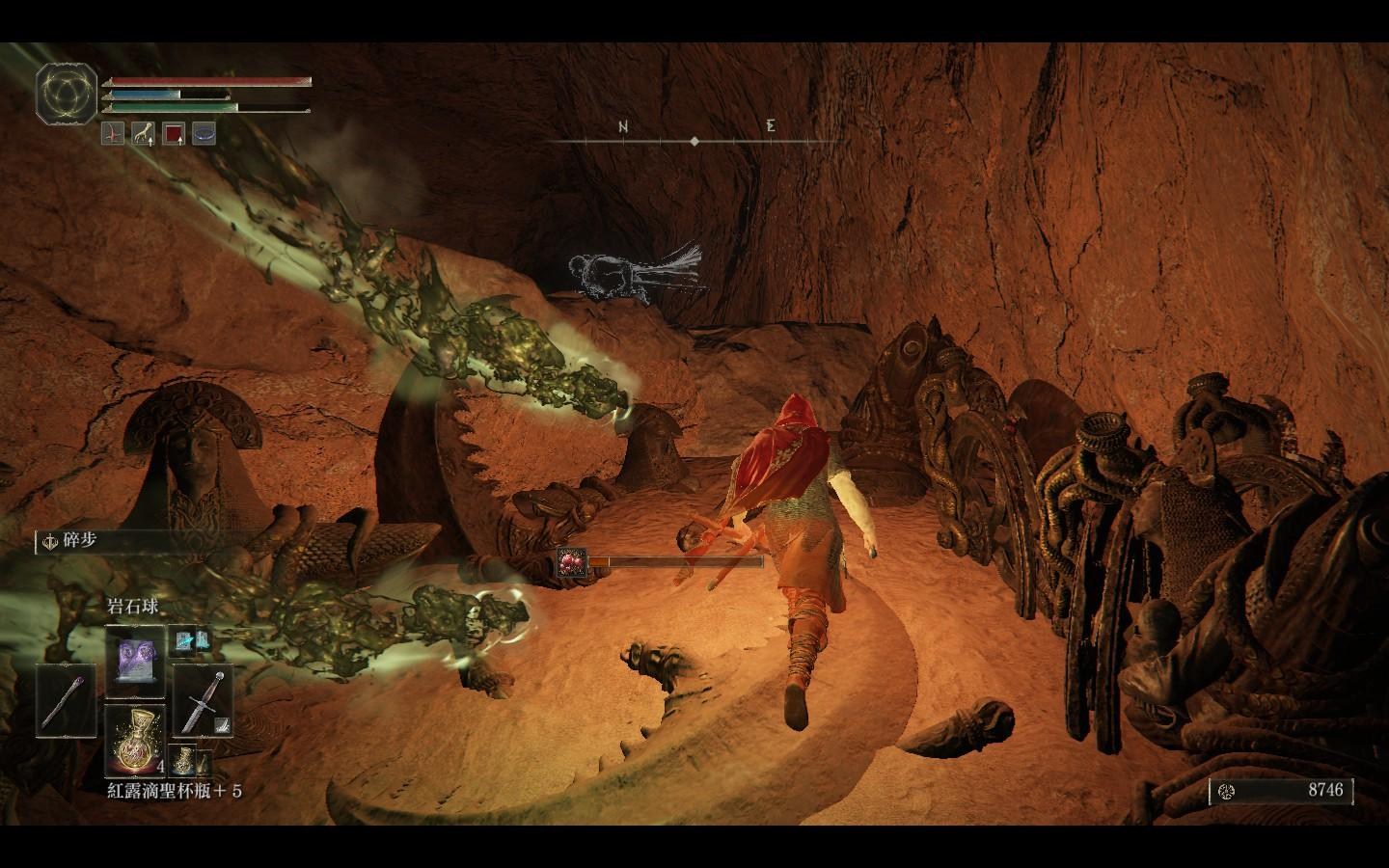Click the red spike status buff icon
Screen dimensions: 1389x868
tap(114, 134)
